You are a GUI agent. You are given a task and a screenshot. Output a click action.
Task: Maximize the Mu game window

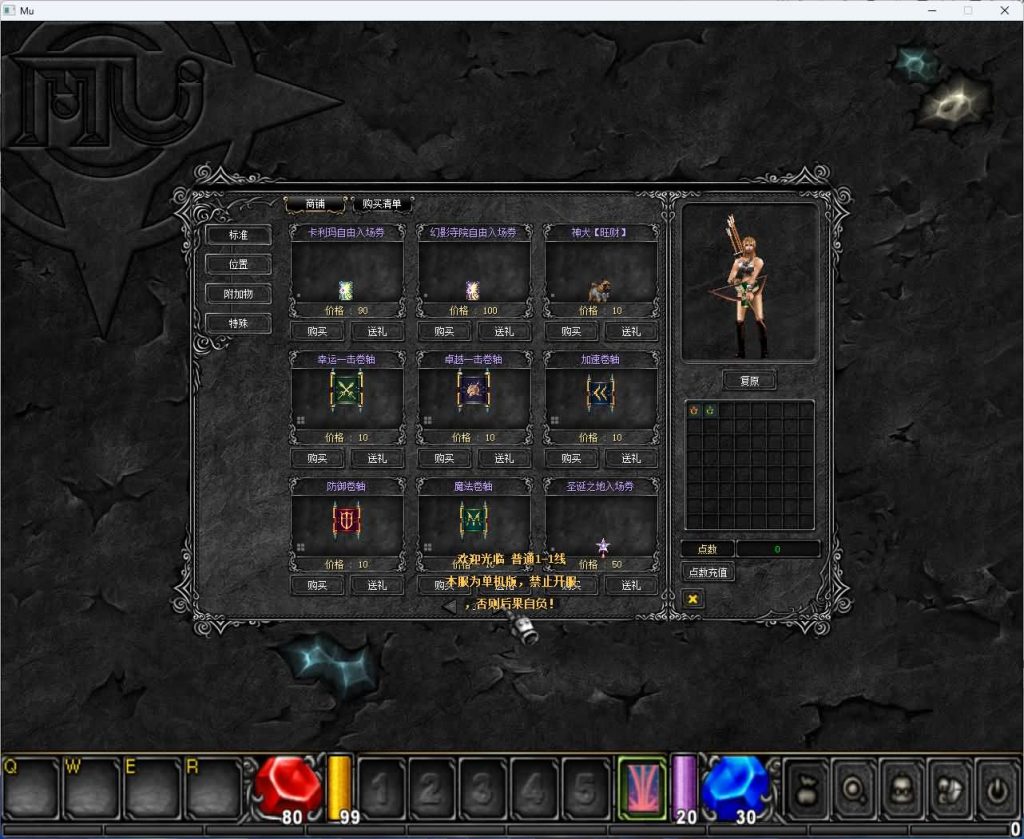pos(967,10)
